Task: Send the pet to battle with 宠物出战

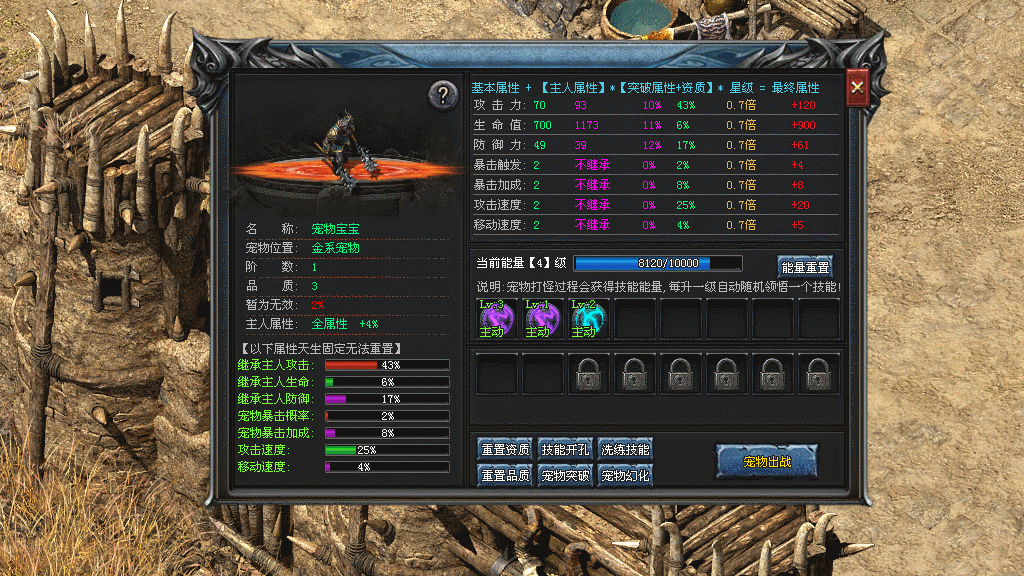Action: [767, 461]
